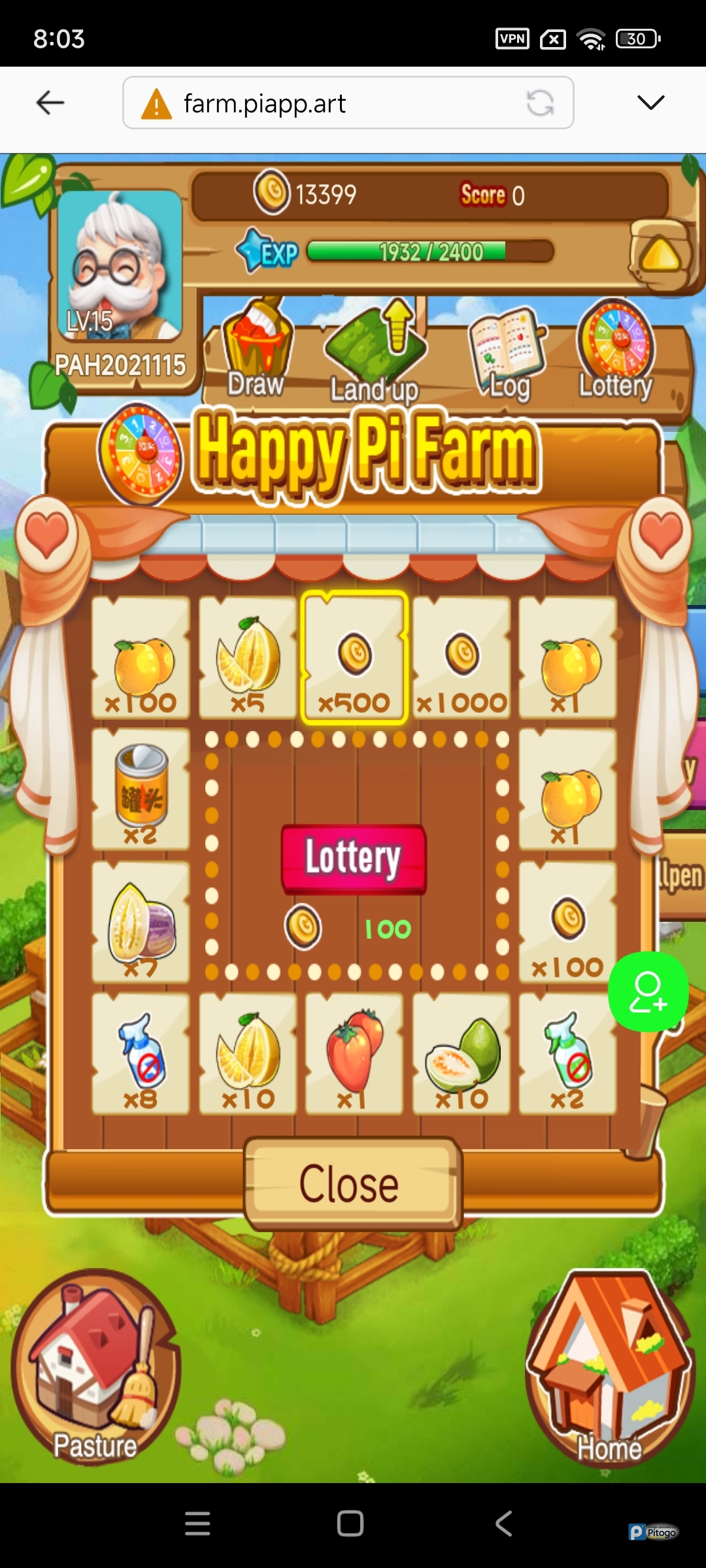Open the Log book
706x1568 pixels.
click(506, 353)
